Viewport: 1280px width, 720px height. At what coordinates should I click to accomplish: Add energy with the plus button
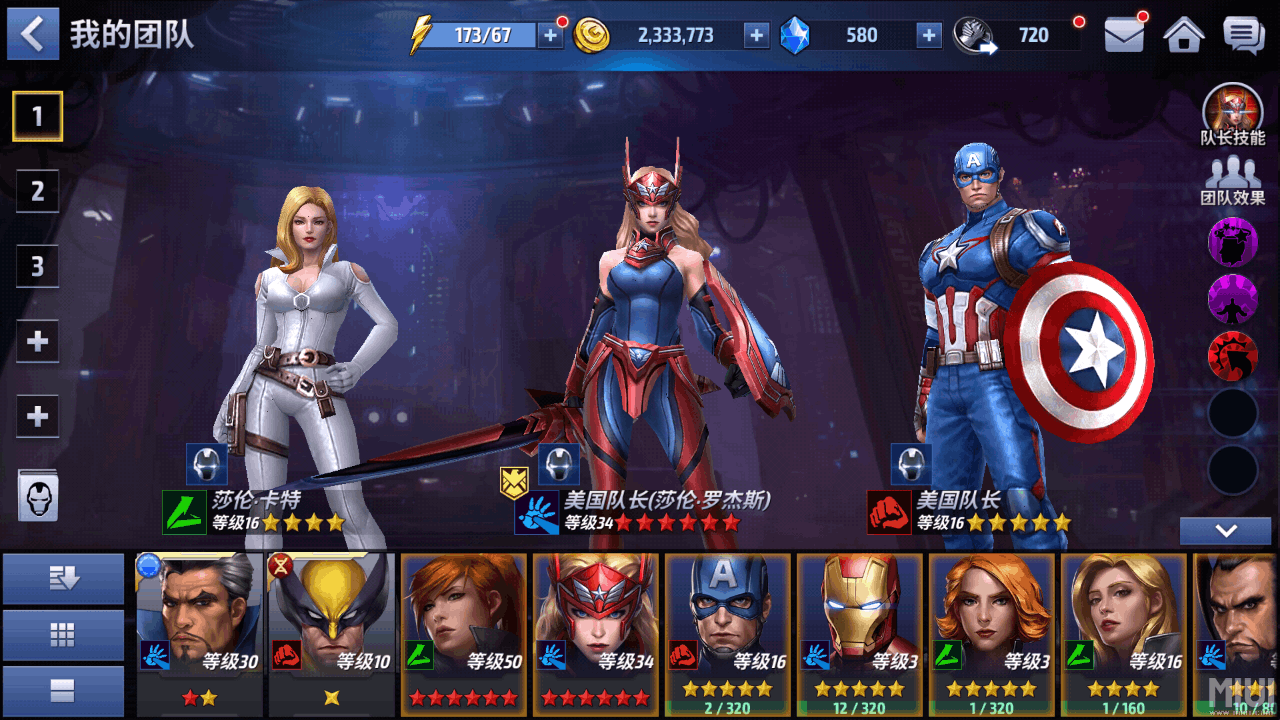tap(550, 36)
